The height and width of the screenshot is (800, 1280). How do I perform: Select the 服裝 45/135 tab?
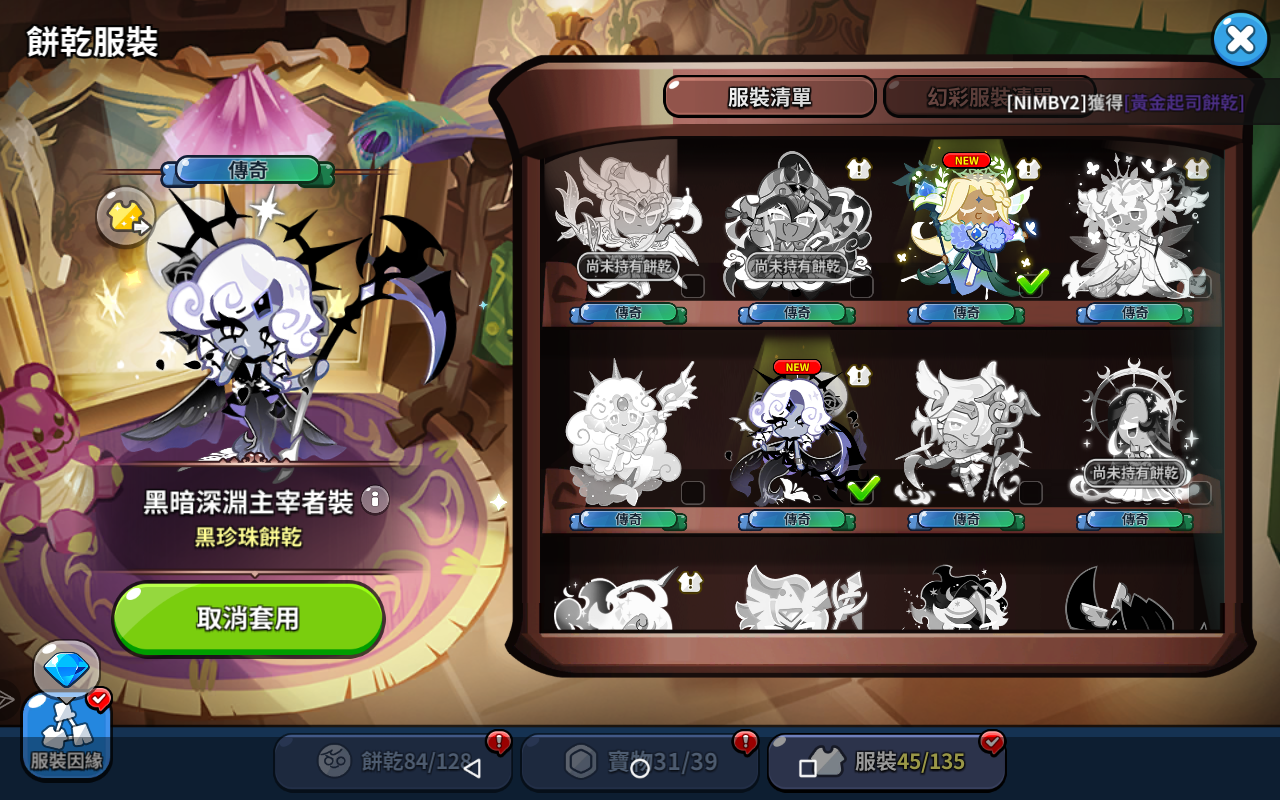[886, 762]
